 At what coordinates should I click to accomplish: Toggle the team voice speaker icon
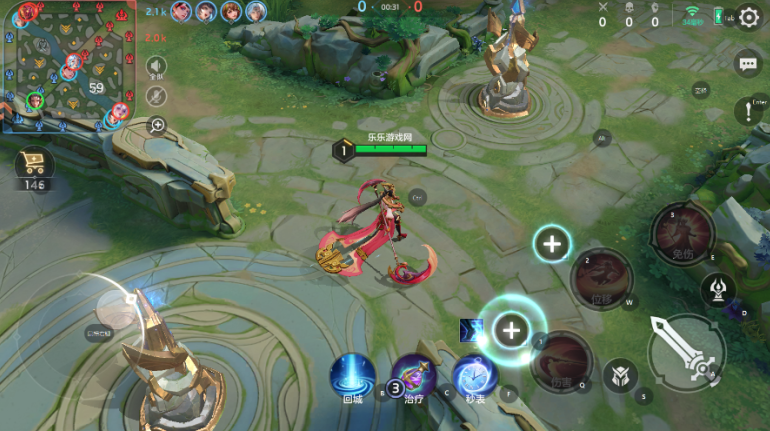pyautogui.click(x=156, y=66)
